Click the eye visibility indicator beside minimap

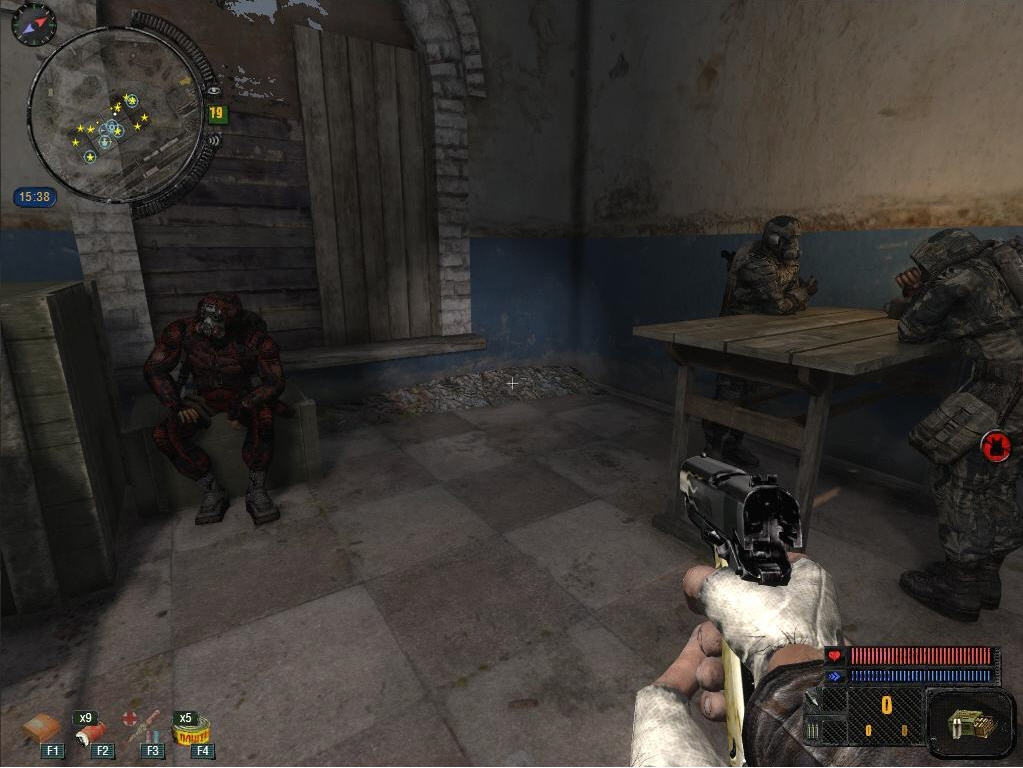213,90
